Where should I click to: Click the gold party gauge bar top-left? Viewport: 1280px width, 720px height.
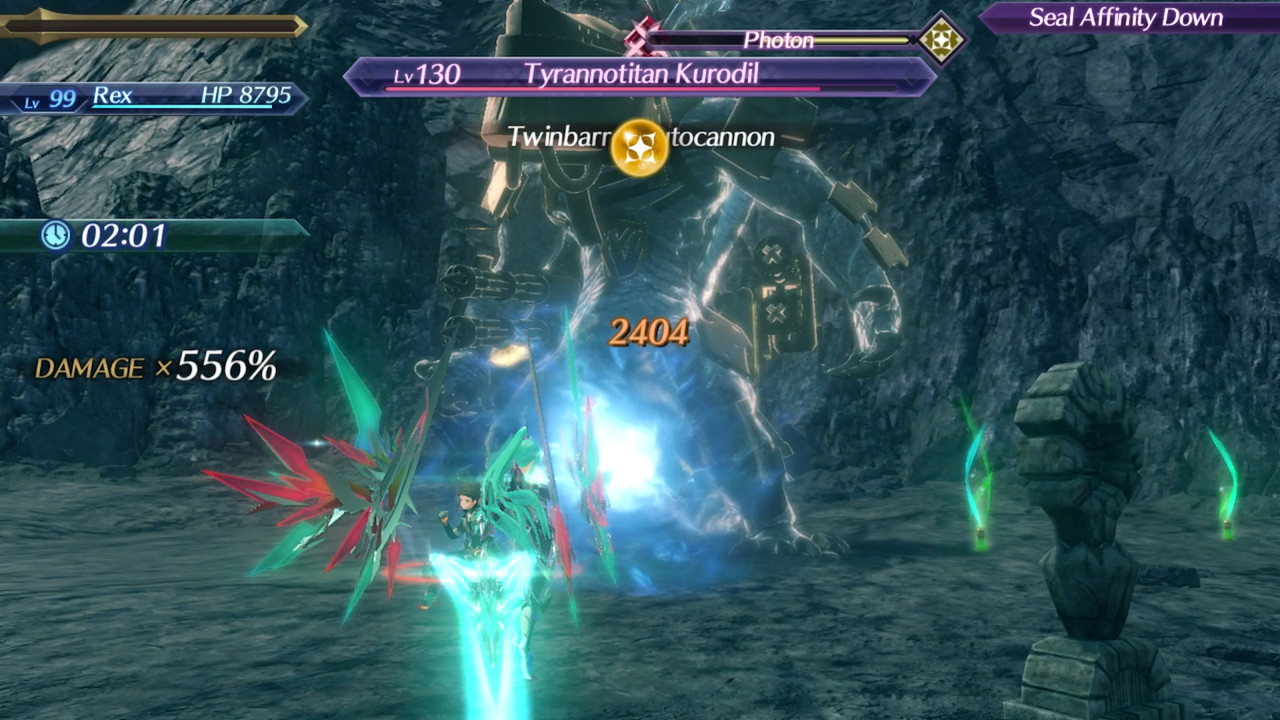[150, 25]
